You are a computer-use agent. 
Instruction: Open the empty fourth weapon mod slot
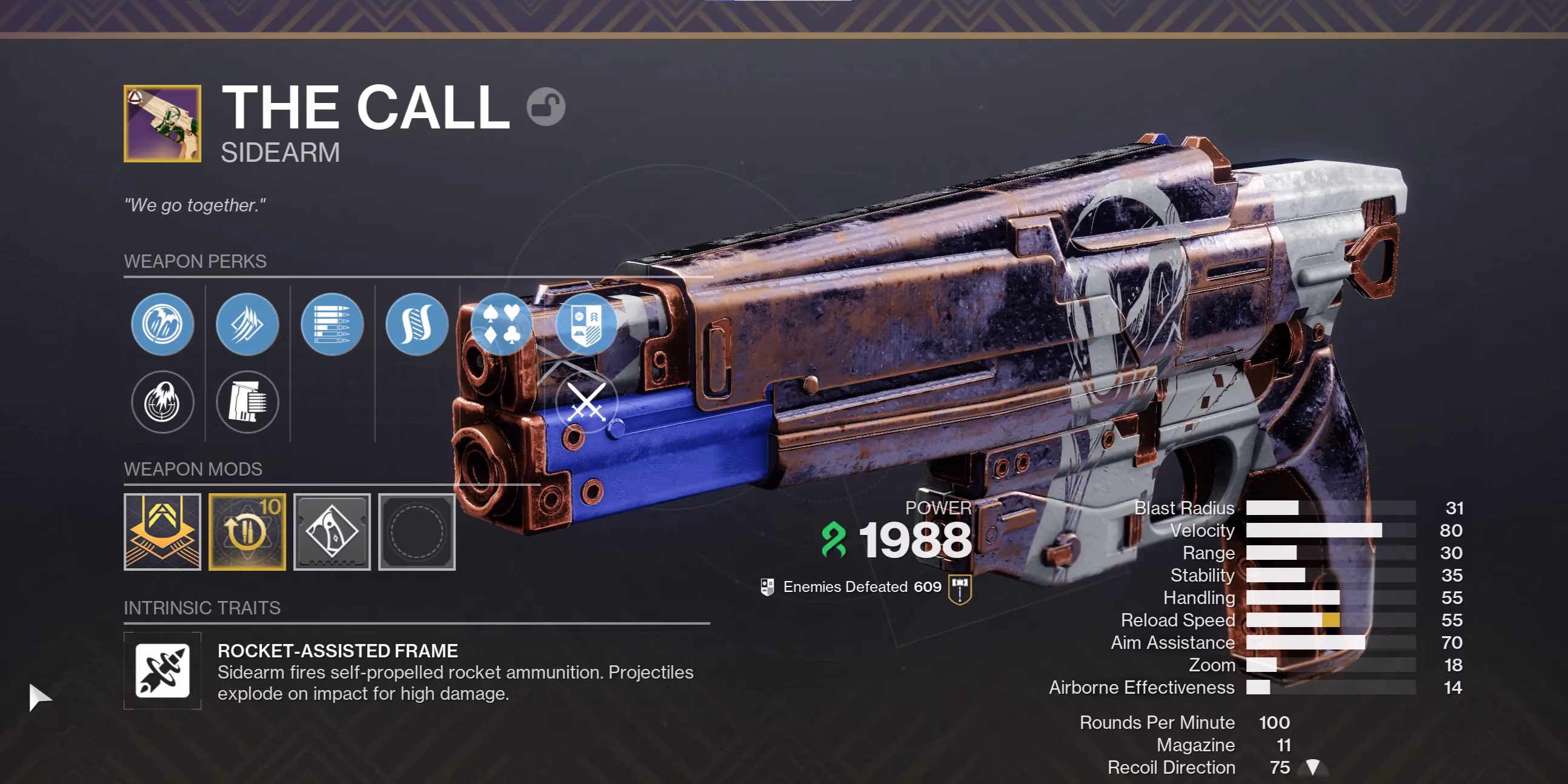(x=416, y=533)
